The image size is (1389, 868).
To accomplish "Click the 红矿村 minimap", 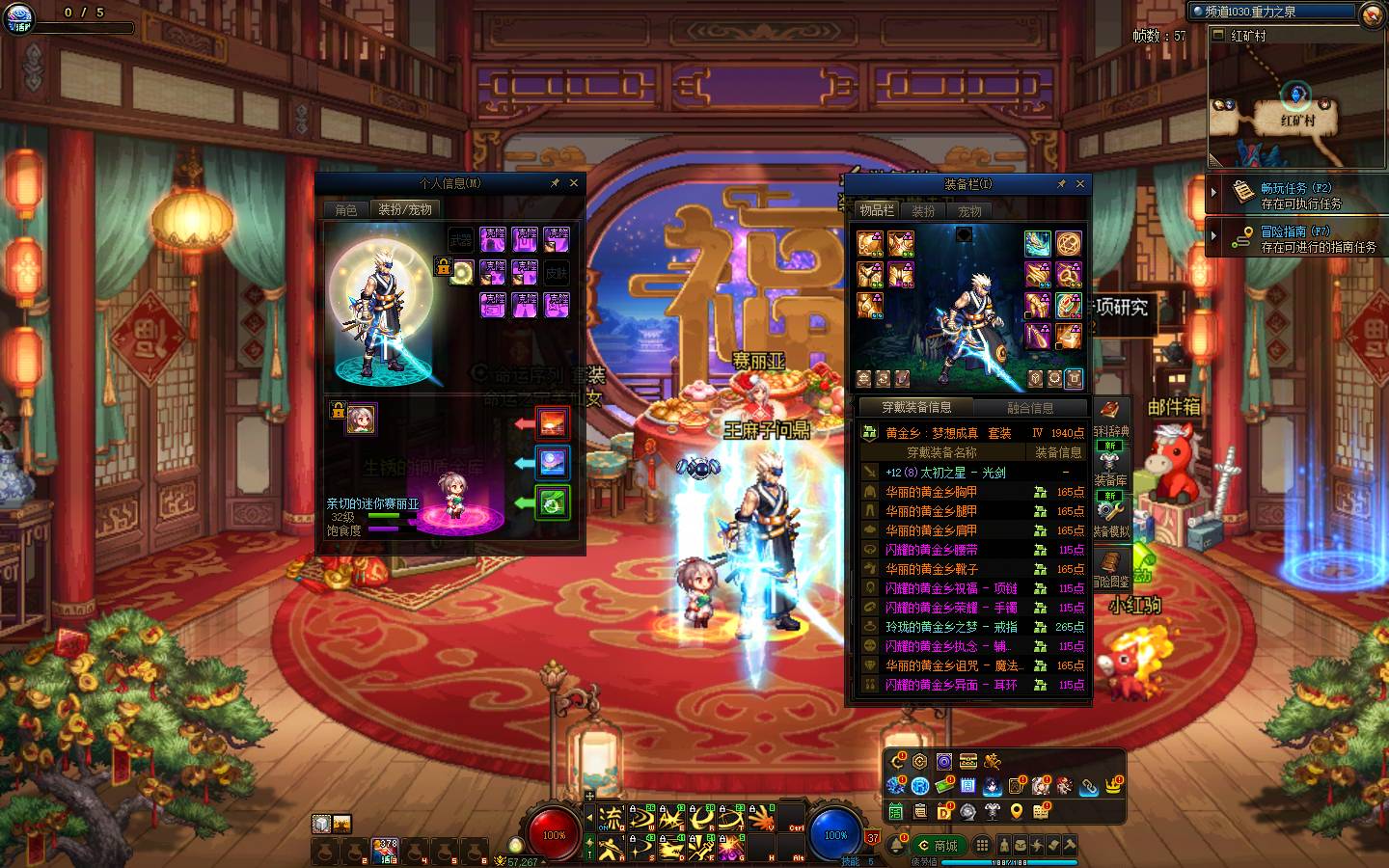I will (1295, 106).
